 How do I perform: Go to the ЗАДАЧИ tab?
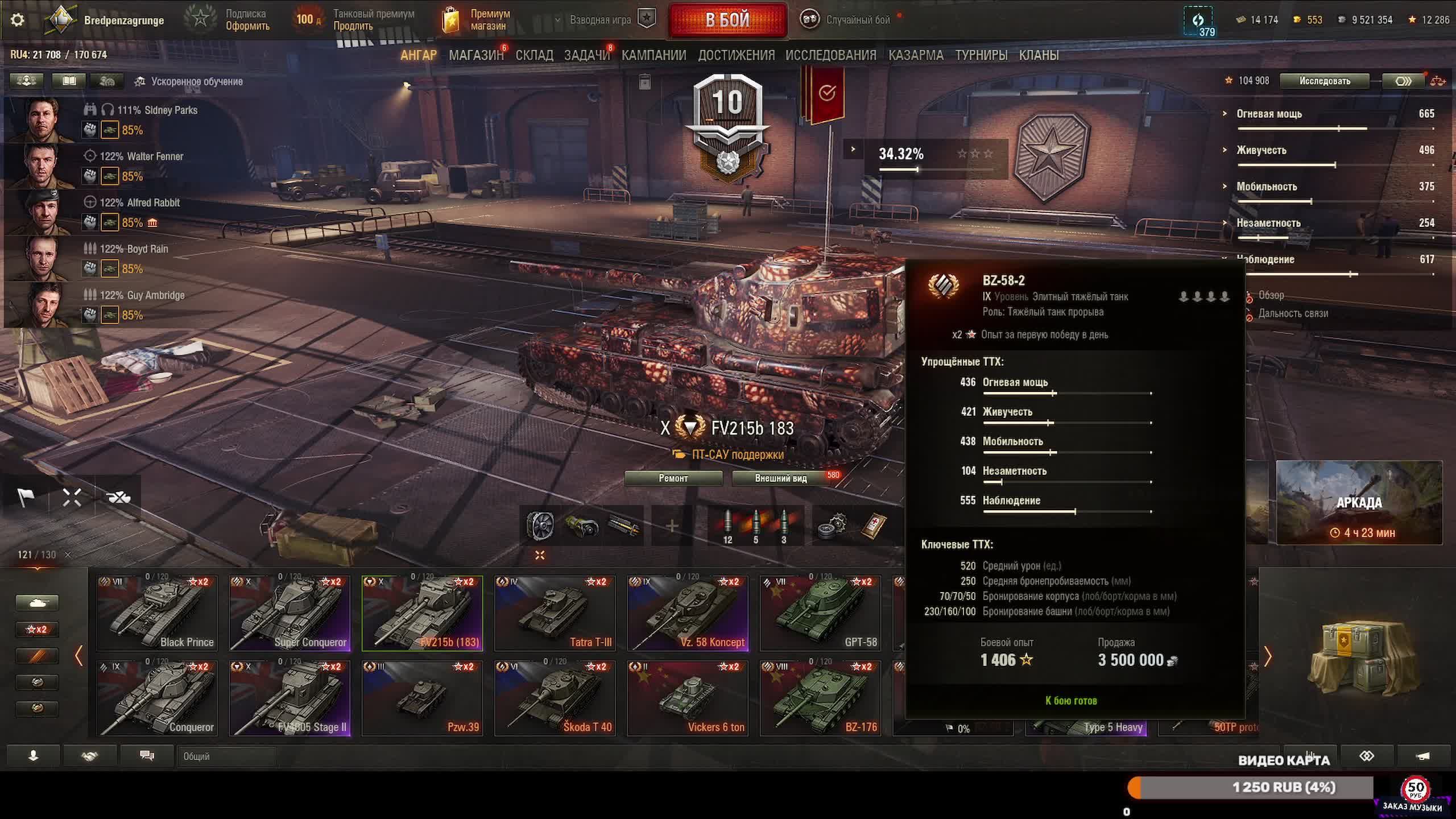coord(586,55)
